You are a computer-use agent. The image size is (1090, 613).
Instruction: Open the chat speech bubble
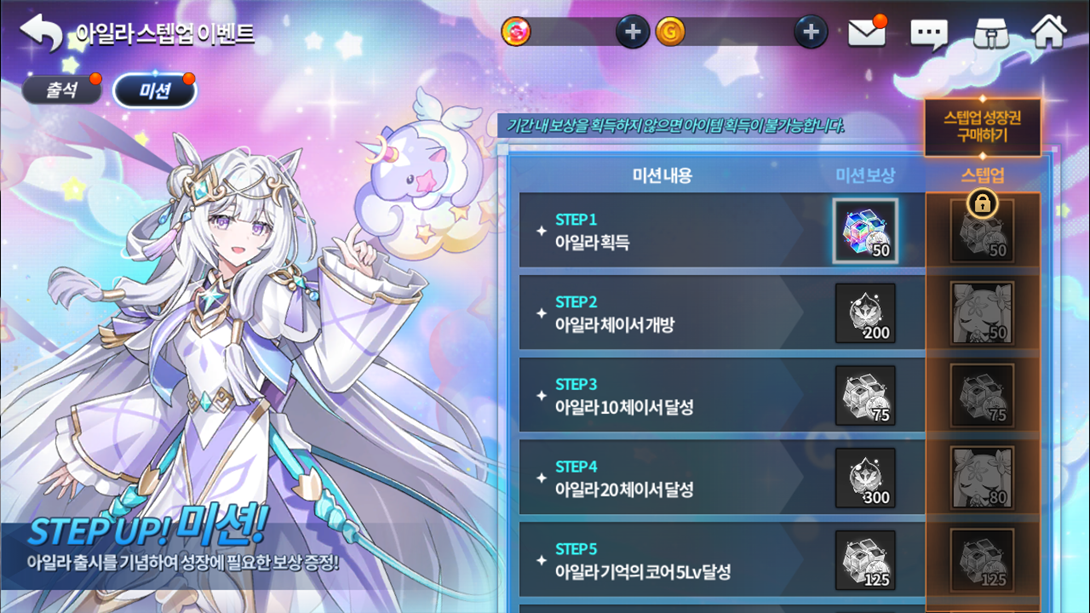point(928,34)
